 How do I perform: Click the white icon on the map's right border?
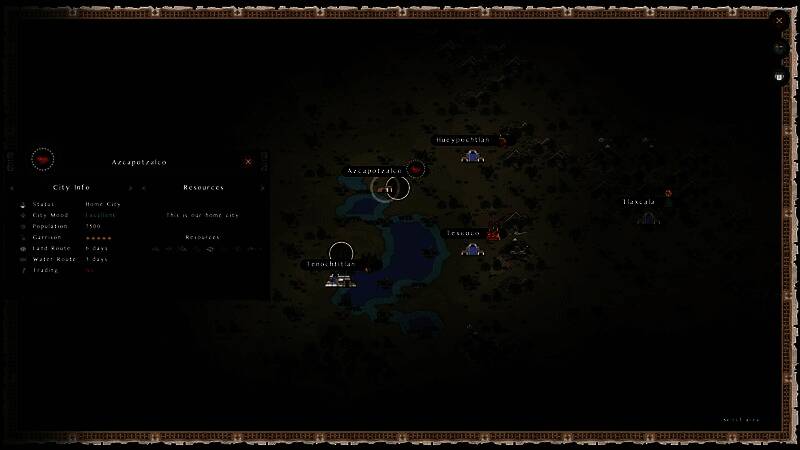pyautogui.click(x=780, y=77)
